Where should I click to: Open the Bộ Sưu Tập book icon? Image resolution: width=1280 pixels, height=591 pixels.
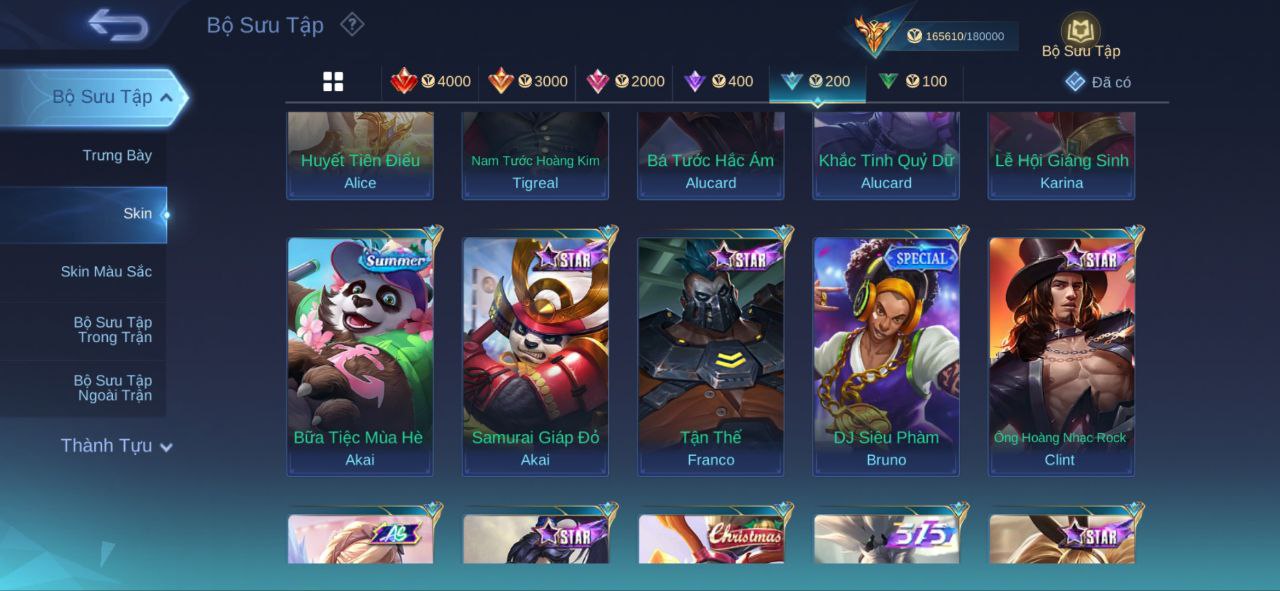pos(1080,32)
